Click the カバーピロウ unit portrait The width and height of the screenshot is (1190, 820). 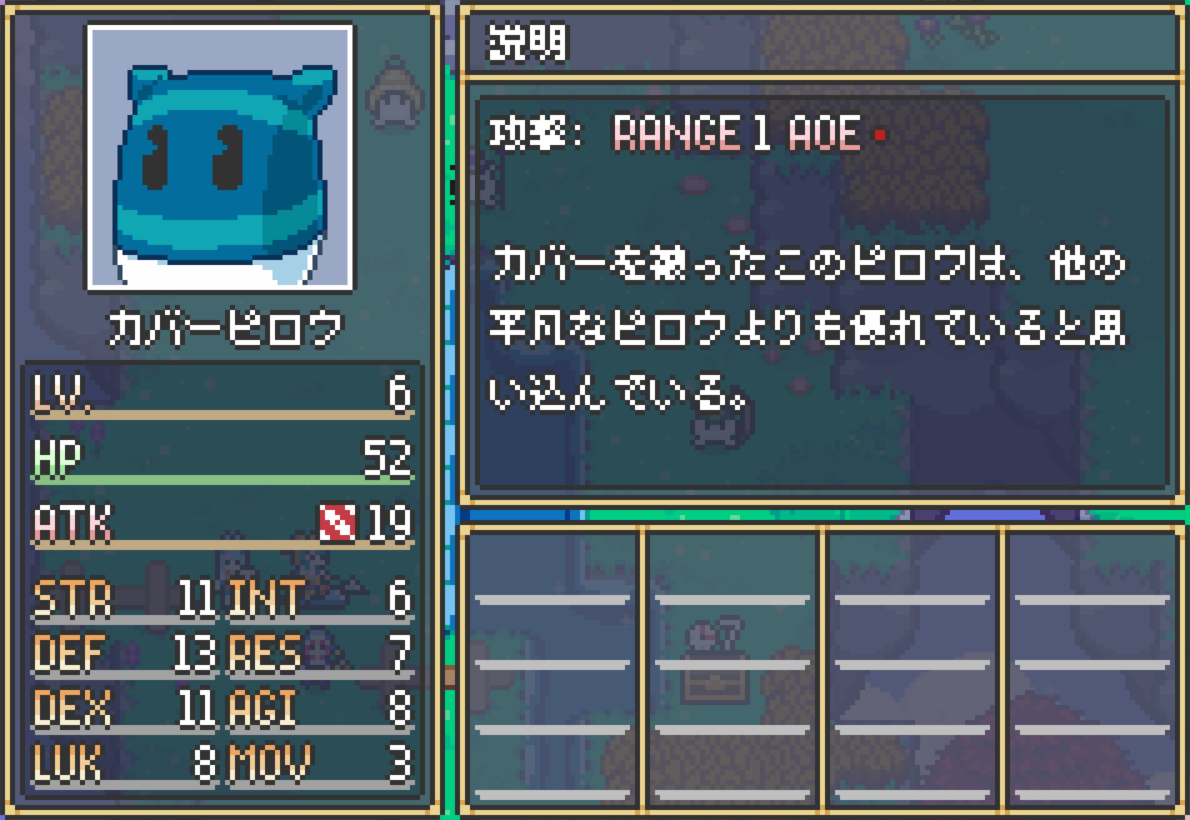[x=220, y=158]
